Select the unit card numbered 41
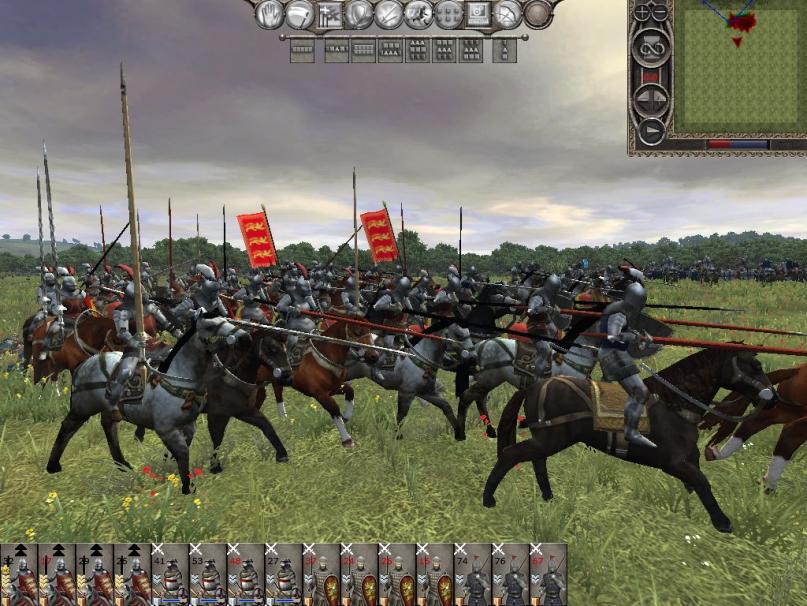807x606 pixels. [x=171, y=575]
